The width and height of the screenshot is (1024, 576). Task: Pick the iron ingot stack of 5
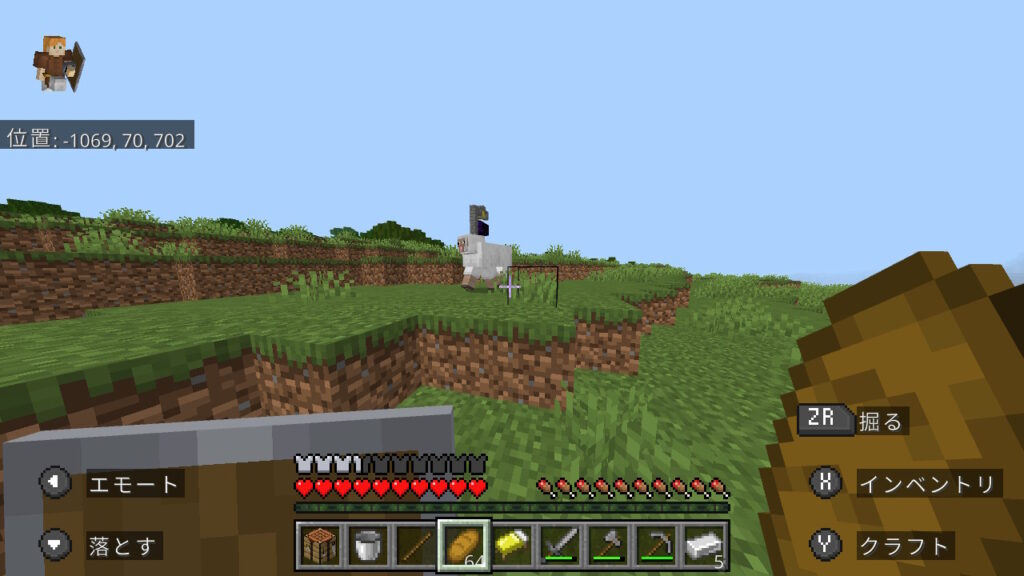(703, 546)
